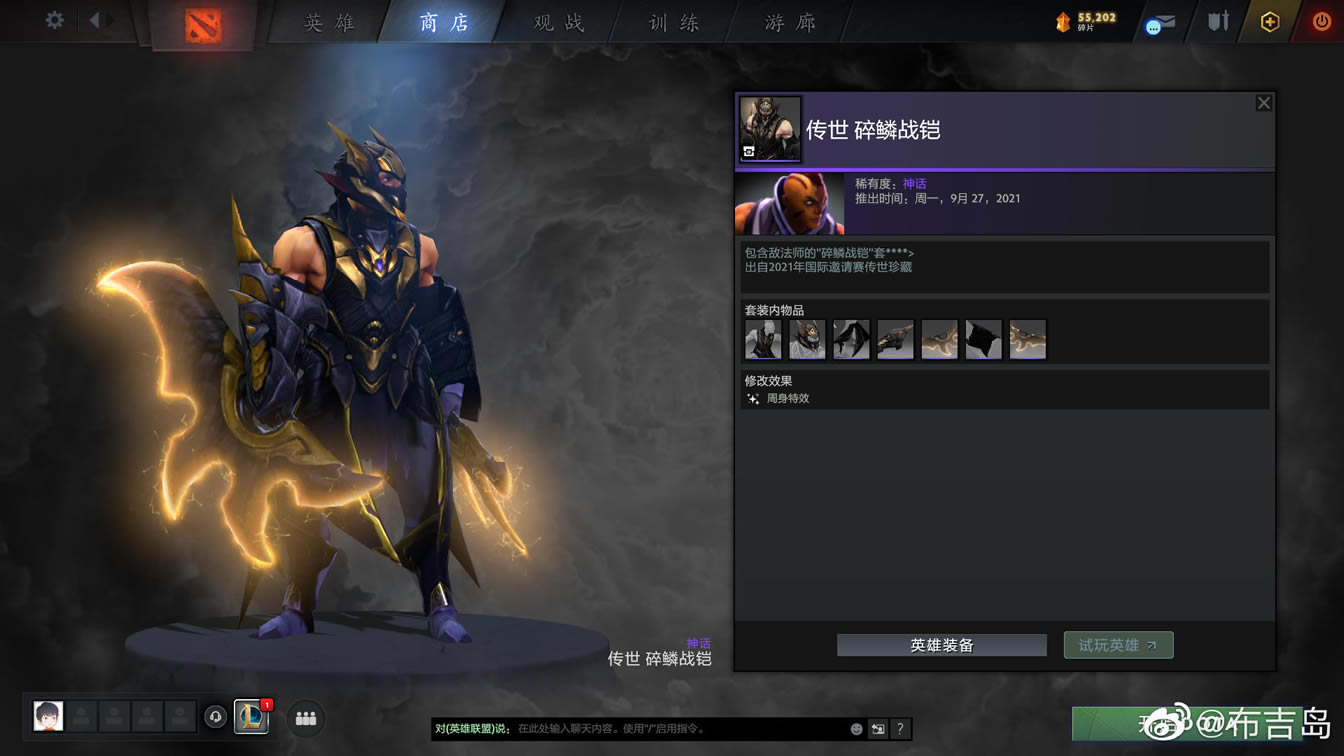The height and width of the screenshot is (756, 1344).
Task: Click the orange power/exit icon
Action: click(1319, 21)
